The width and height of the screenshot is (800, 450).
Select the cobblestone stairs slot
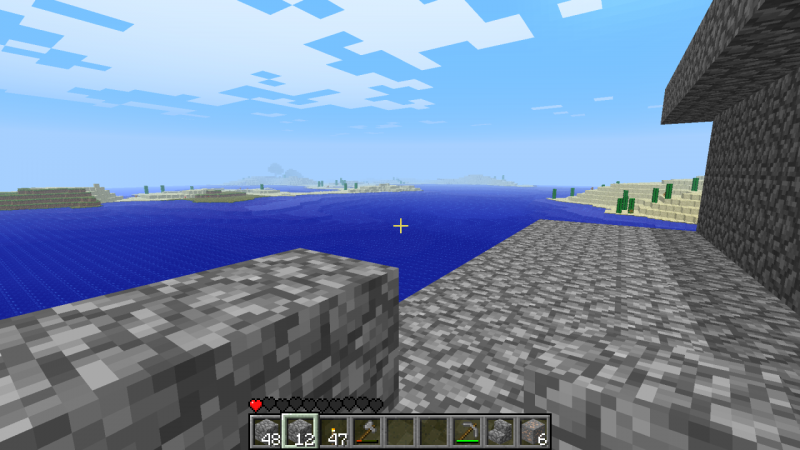tap(499, 431)
